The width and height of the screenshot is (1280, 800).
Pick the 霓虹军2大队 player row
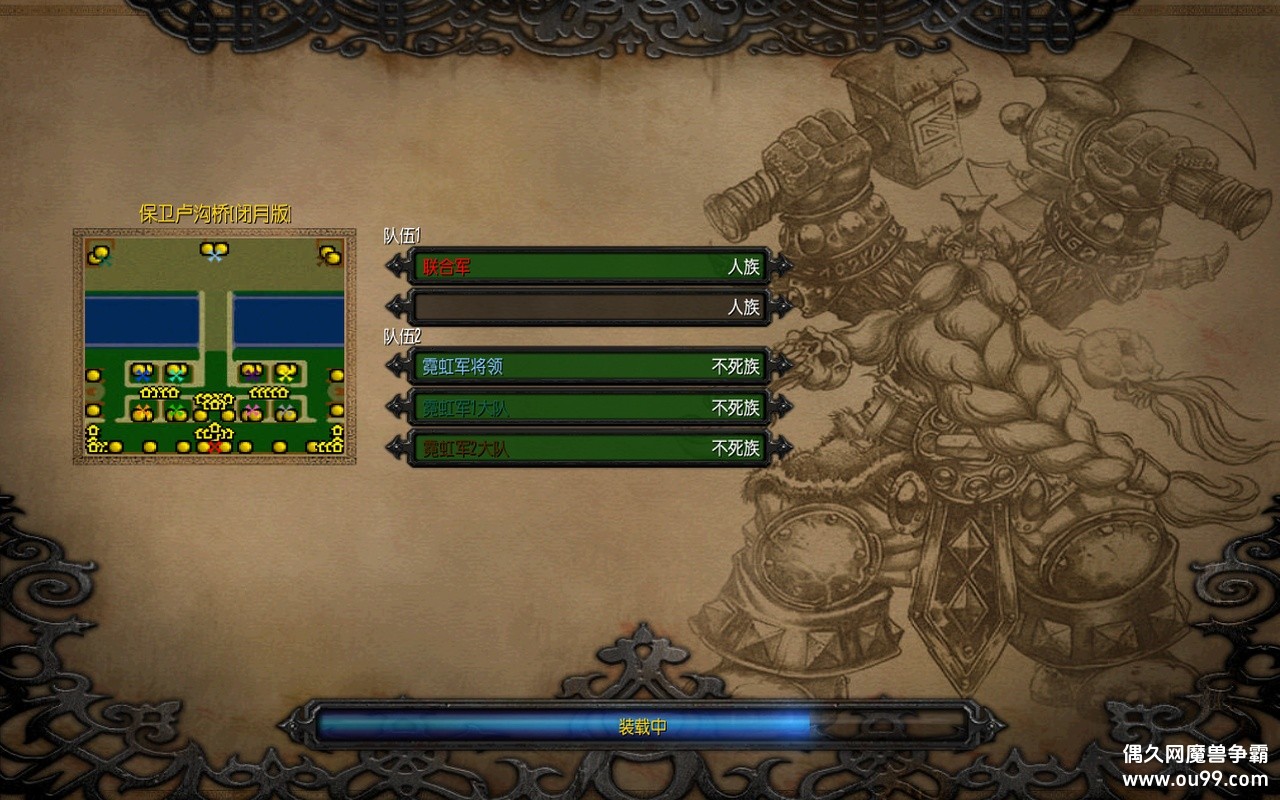pyautogui.click(x=590, y=448)
